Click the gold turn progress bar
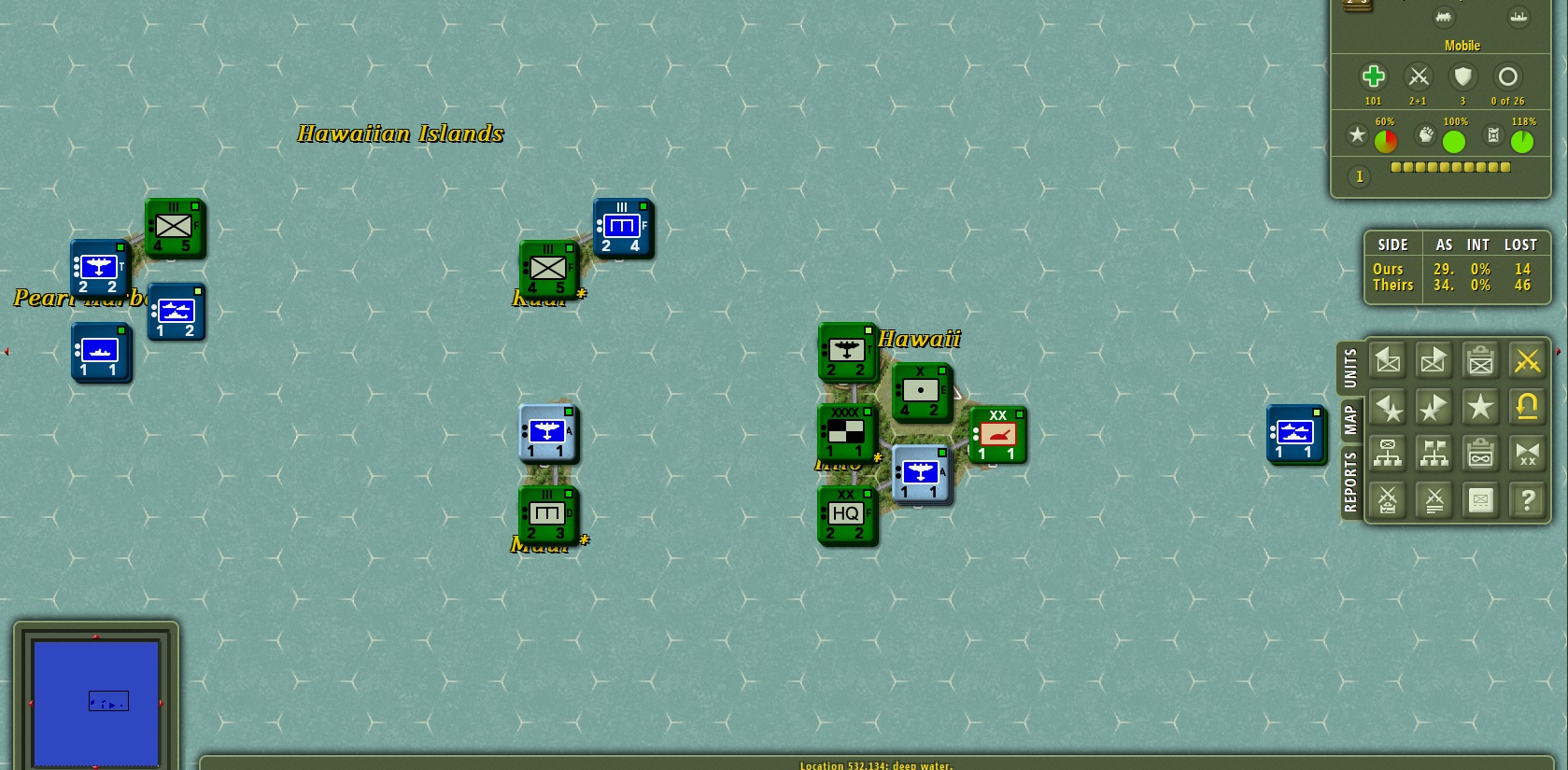 (1448, 167)
